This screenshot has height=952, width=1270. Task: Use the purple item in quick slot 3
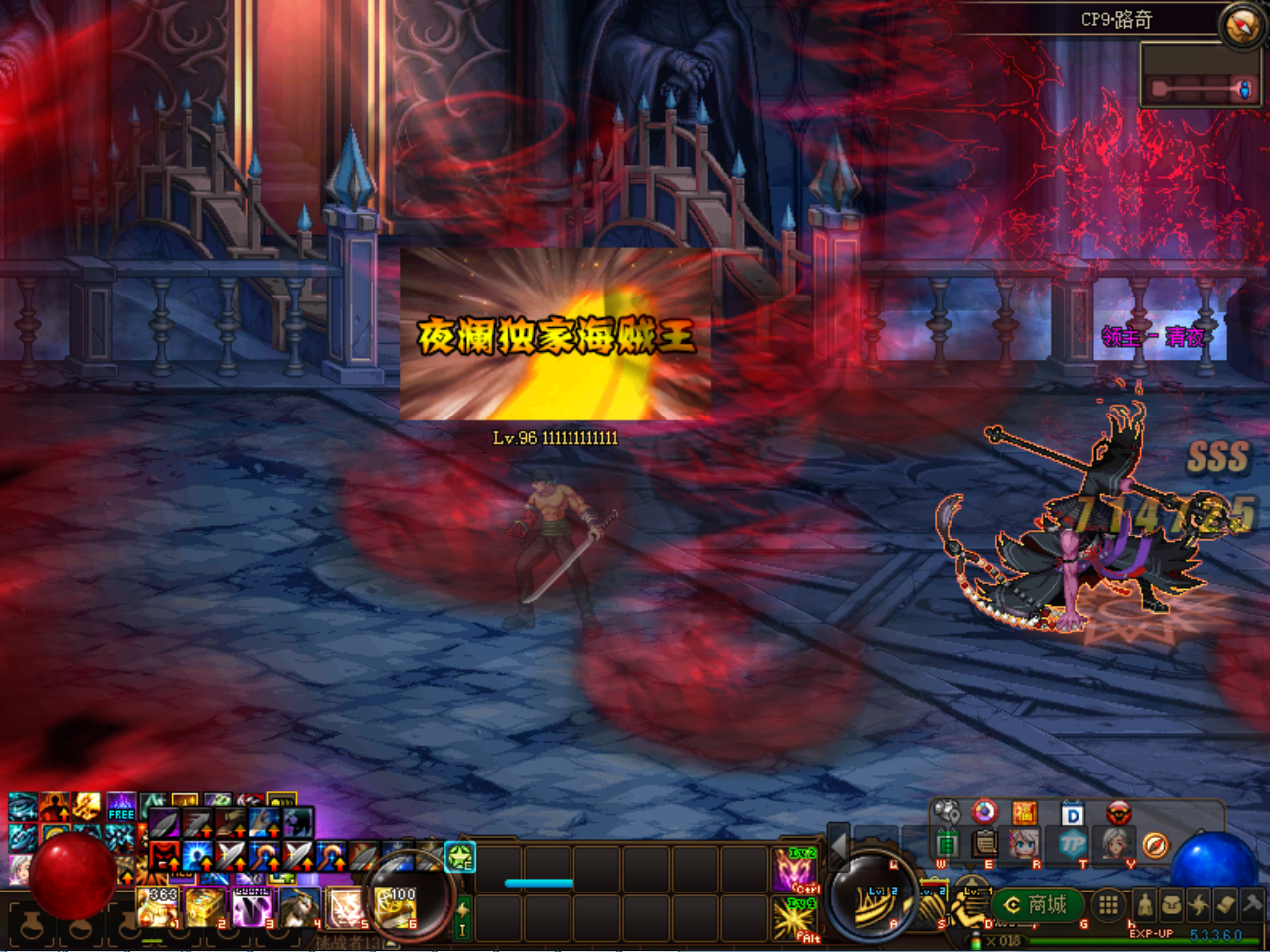251,906
